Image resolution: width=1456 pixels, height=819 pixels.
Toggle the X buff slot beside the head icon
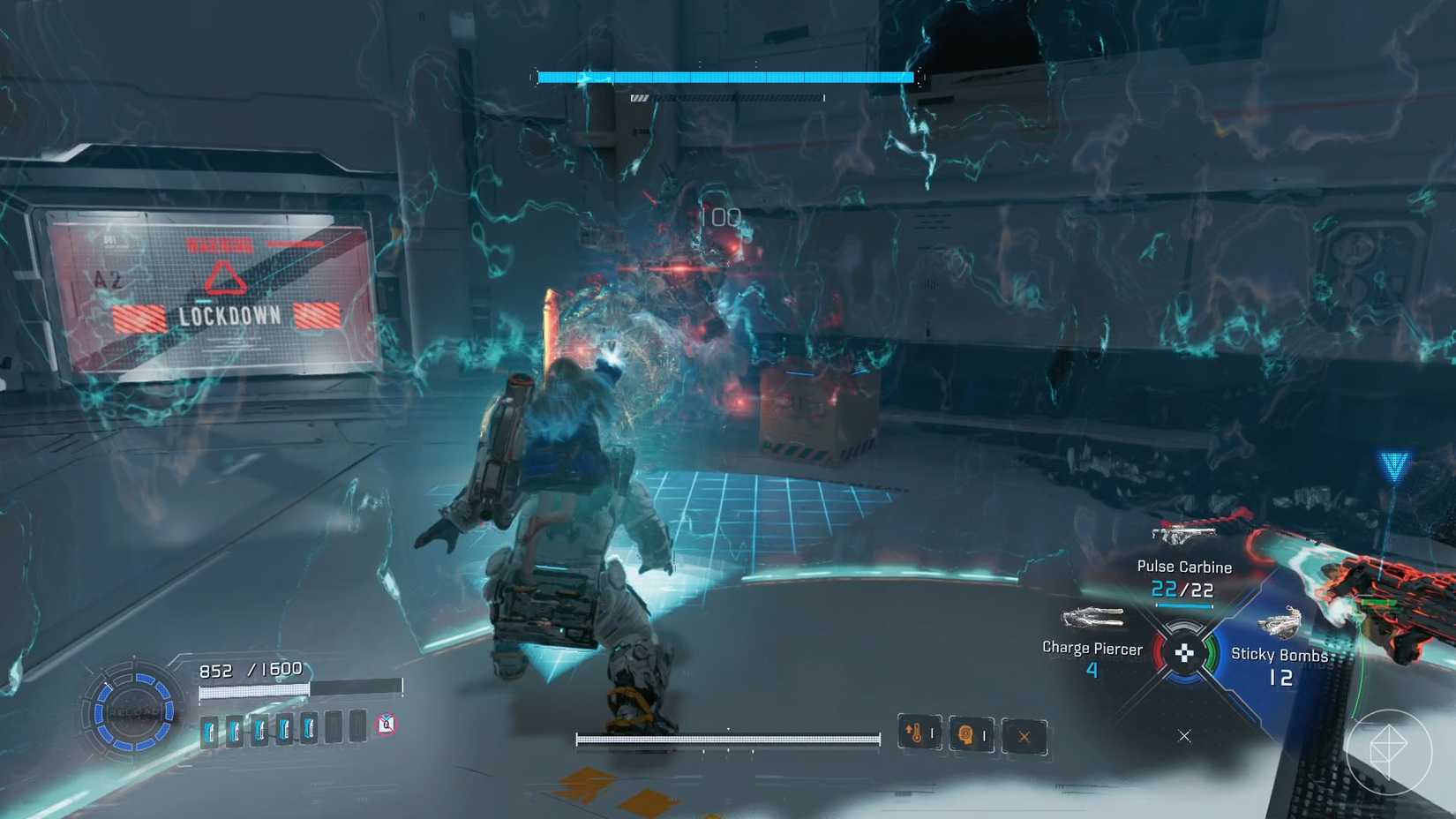tap(1023, 734)
